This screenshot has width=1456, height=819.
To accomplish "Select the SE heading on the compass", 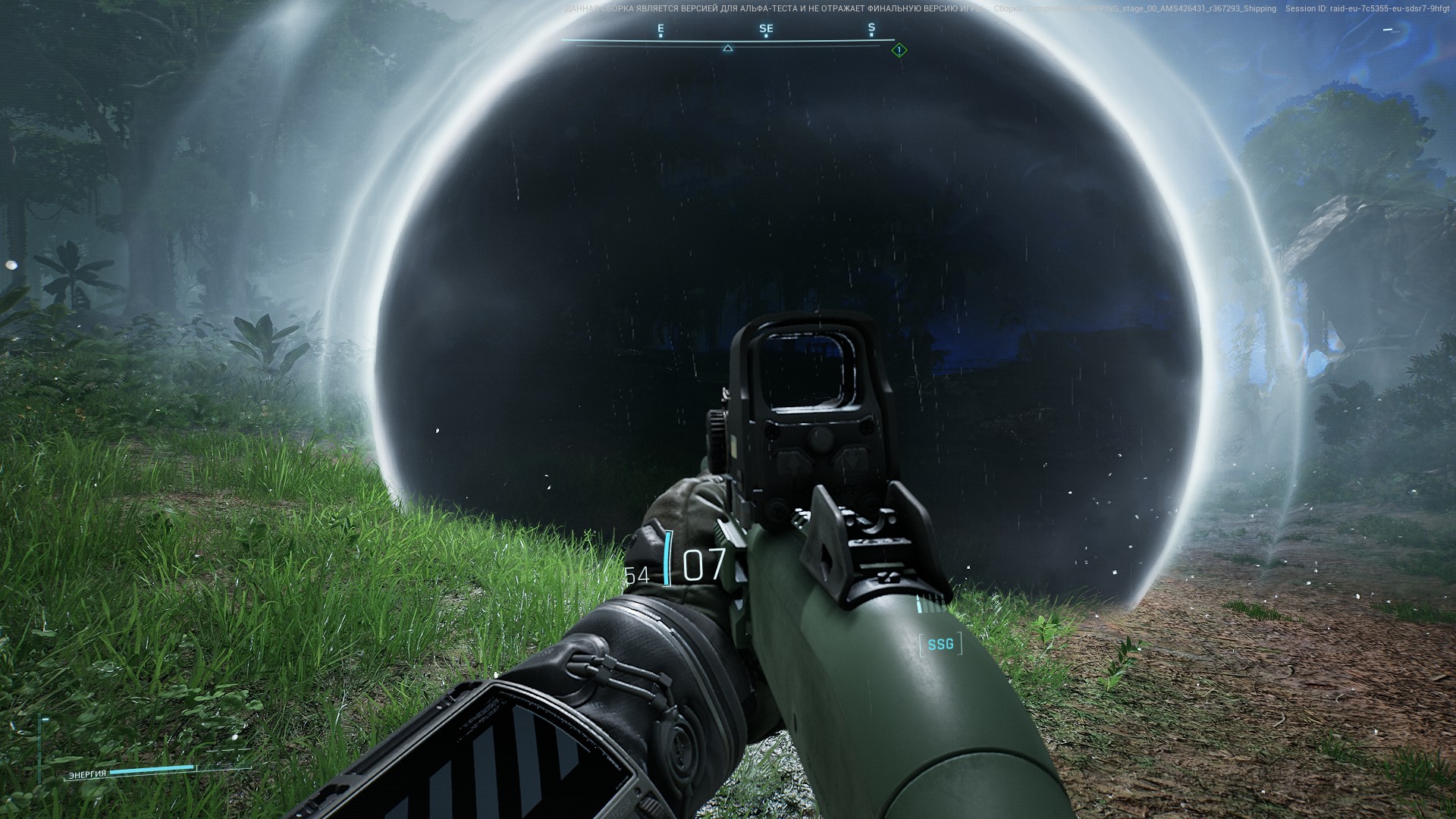I will [x=766, y=29].
